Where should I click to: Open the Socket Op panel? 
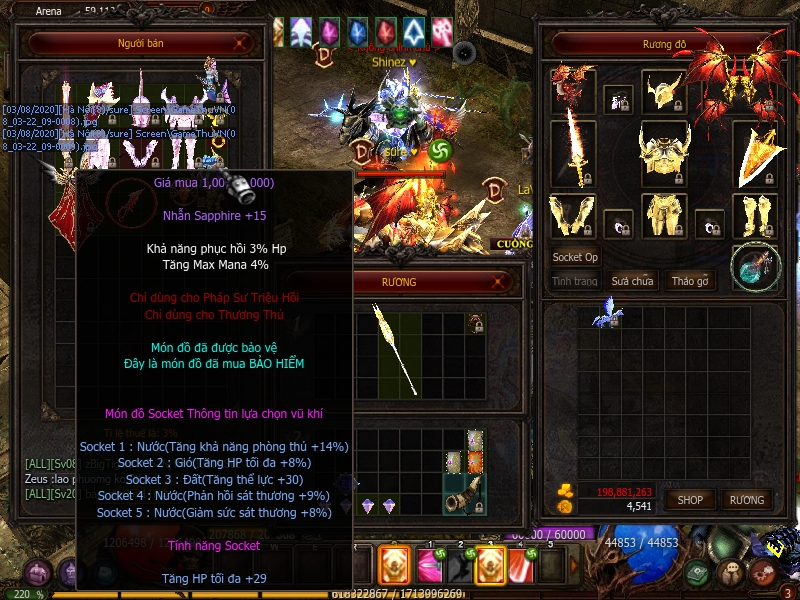[575, 257]
